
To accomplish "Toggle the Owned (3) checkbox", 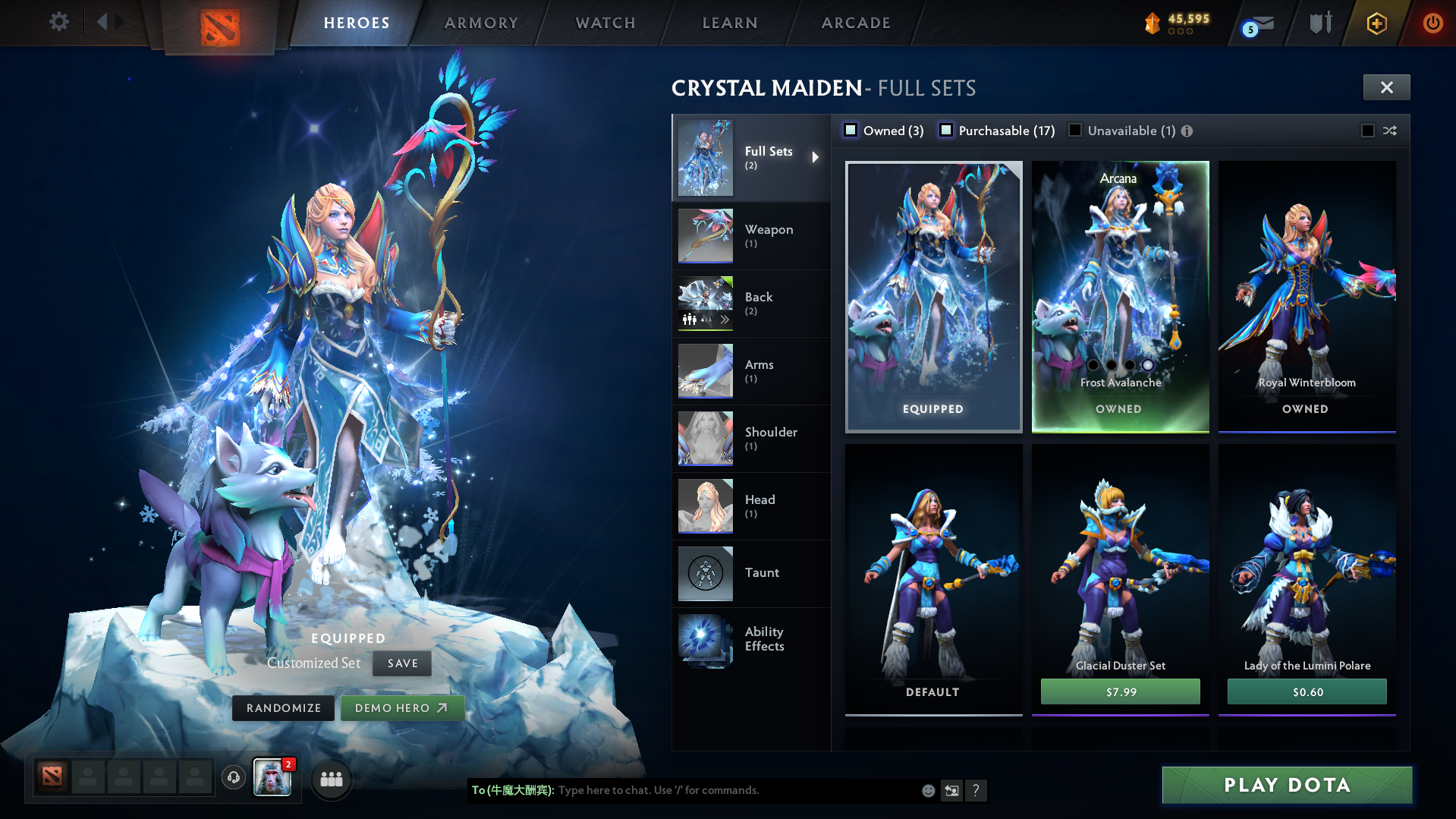I will click(851, 130).
